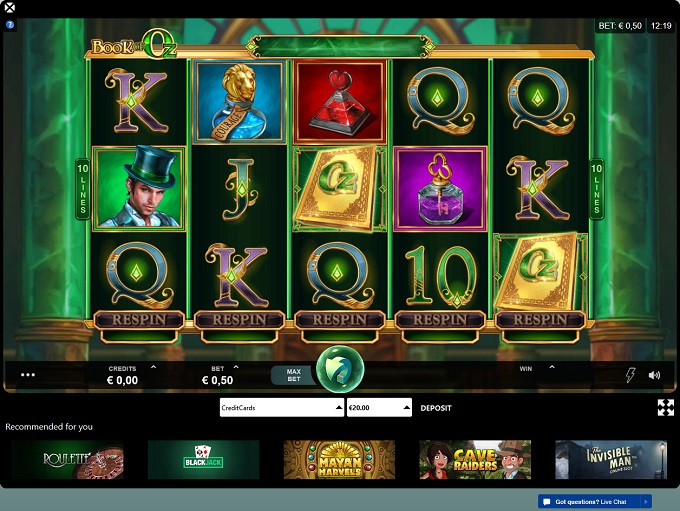The image size is (680, 511).
Task: Open the blue help question mark
Action: point(10,24)
